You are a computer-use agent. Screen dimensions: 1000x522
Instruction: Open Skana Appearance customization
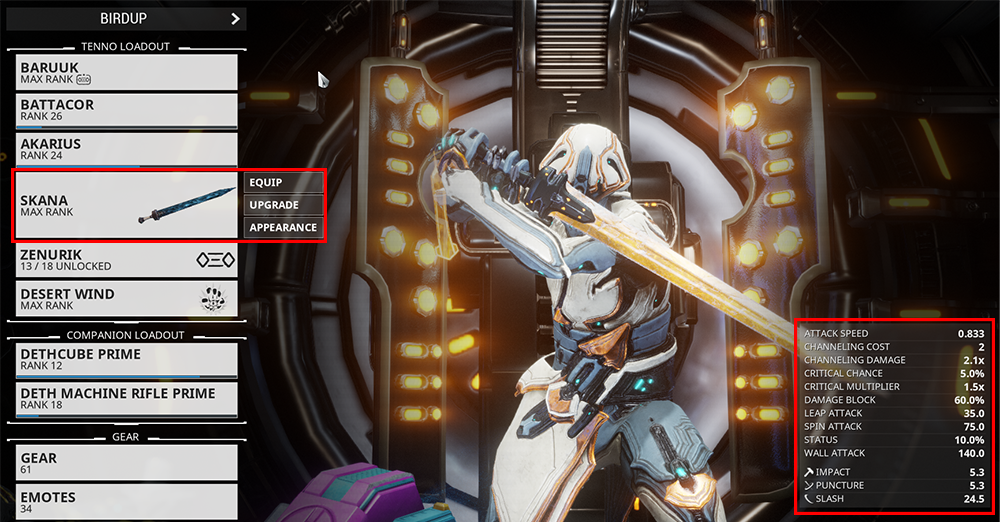click(x=284, y=228)
